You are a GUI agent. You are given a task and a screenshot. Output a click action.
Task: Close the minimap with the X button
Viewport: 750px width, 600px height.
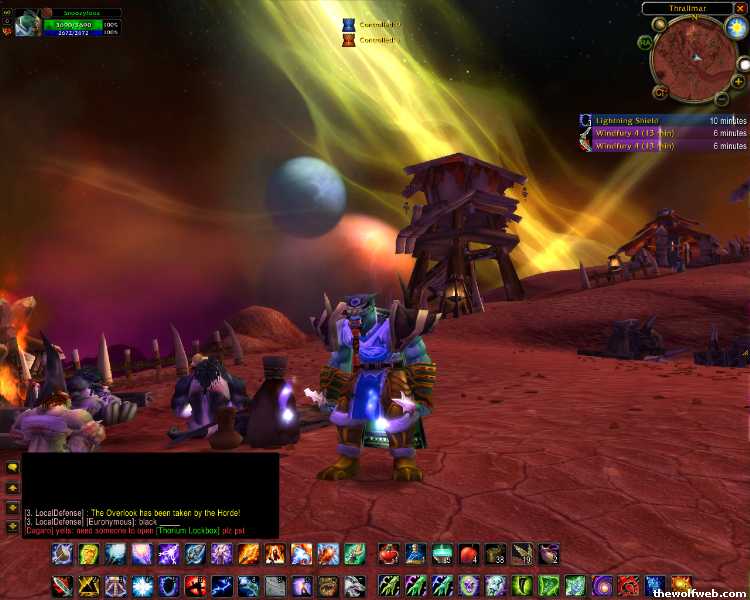coord(741,8)
